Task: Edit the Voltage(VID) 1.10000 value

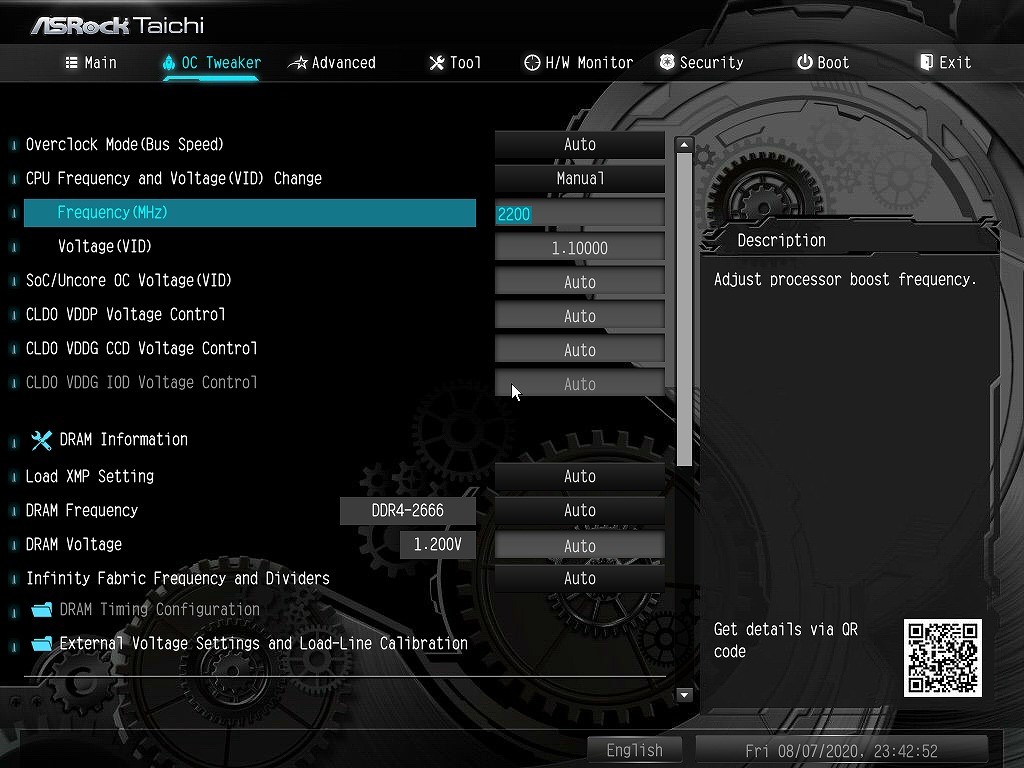Action: click(580, 247)
